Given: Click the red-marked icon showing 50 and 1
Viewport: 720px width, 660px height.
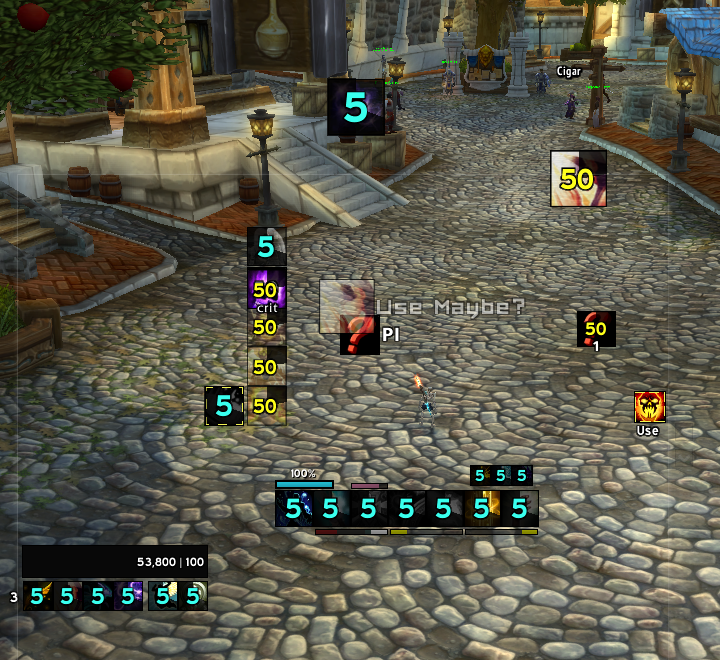Looking at the screenshot, I should (596, 329).
